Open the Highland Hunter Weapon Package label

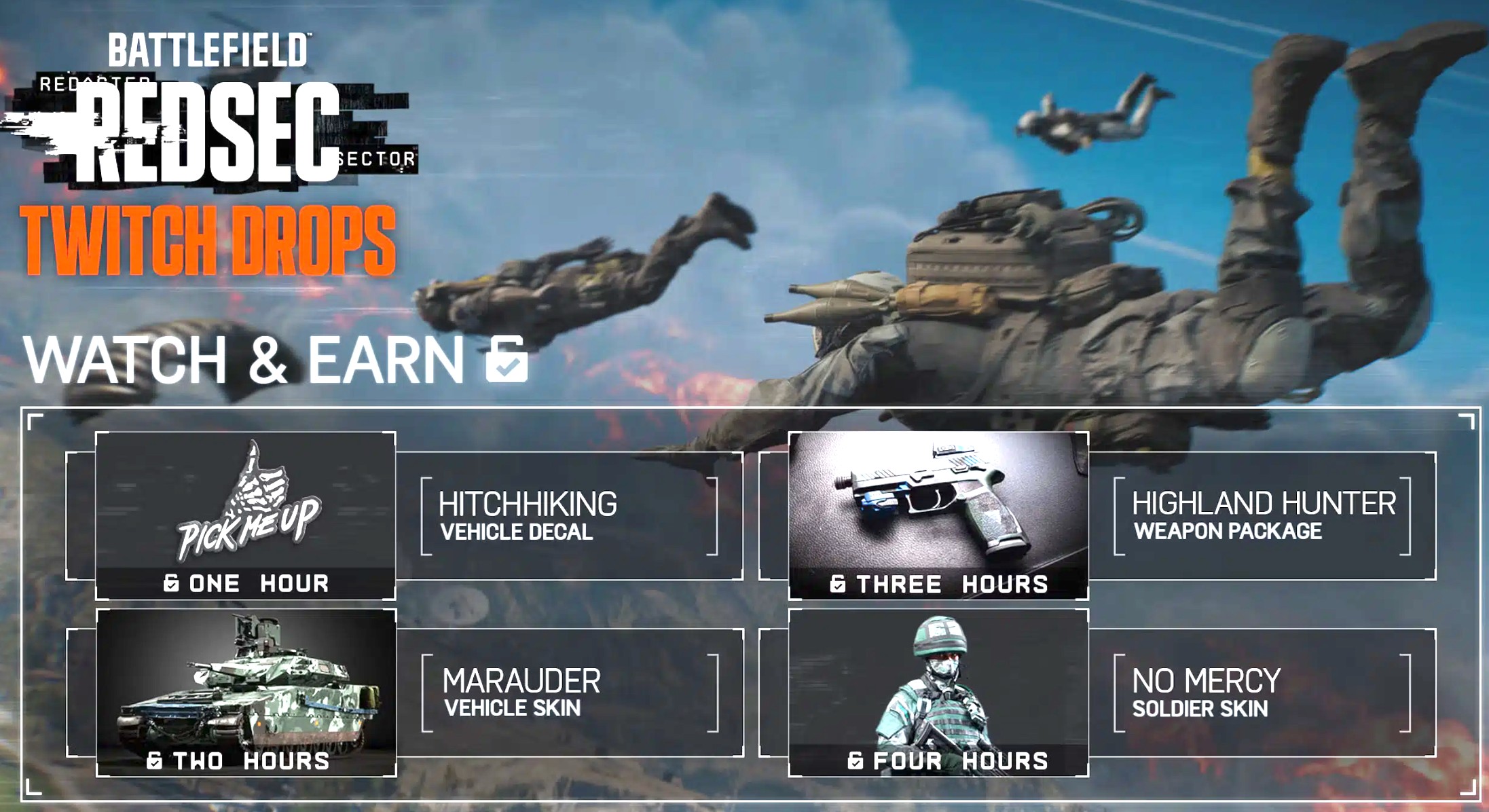point(1262,516)
